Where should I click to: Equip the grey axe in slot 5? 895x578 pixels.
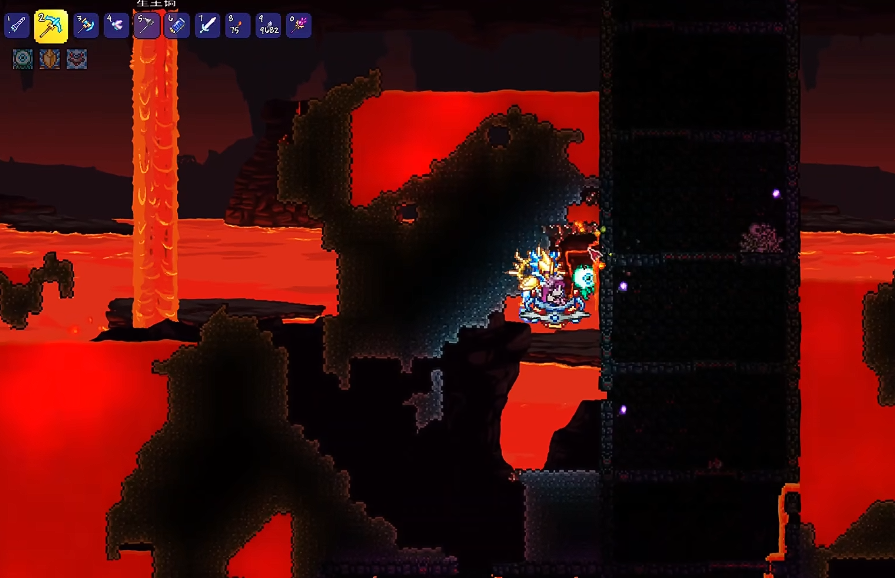146,25
